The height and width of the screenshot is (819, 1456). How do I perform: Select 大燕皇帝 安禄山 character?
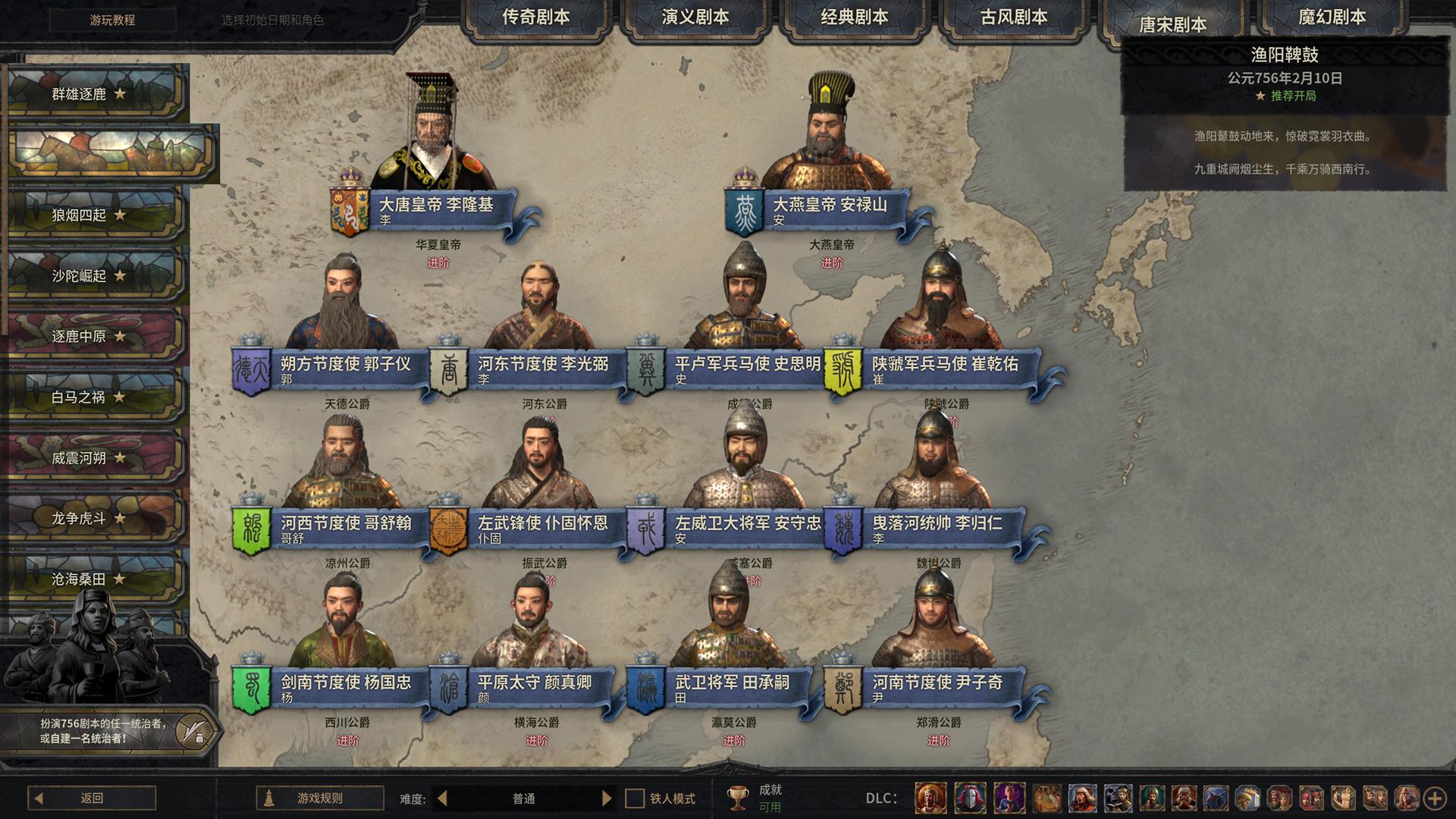point(830,205)
